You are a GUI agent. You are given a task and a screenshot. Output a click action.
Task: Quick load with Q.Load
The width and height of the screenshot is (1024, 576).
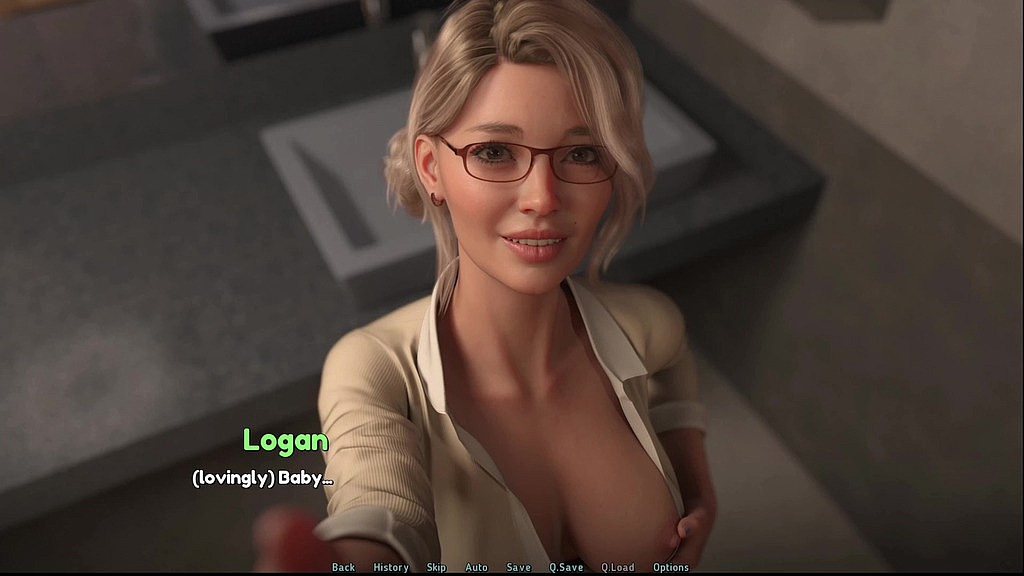pos(617,567)
